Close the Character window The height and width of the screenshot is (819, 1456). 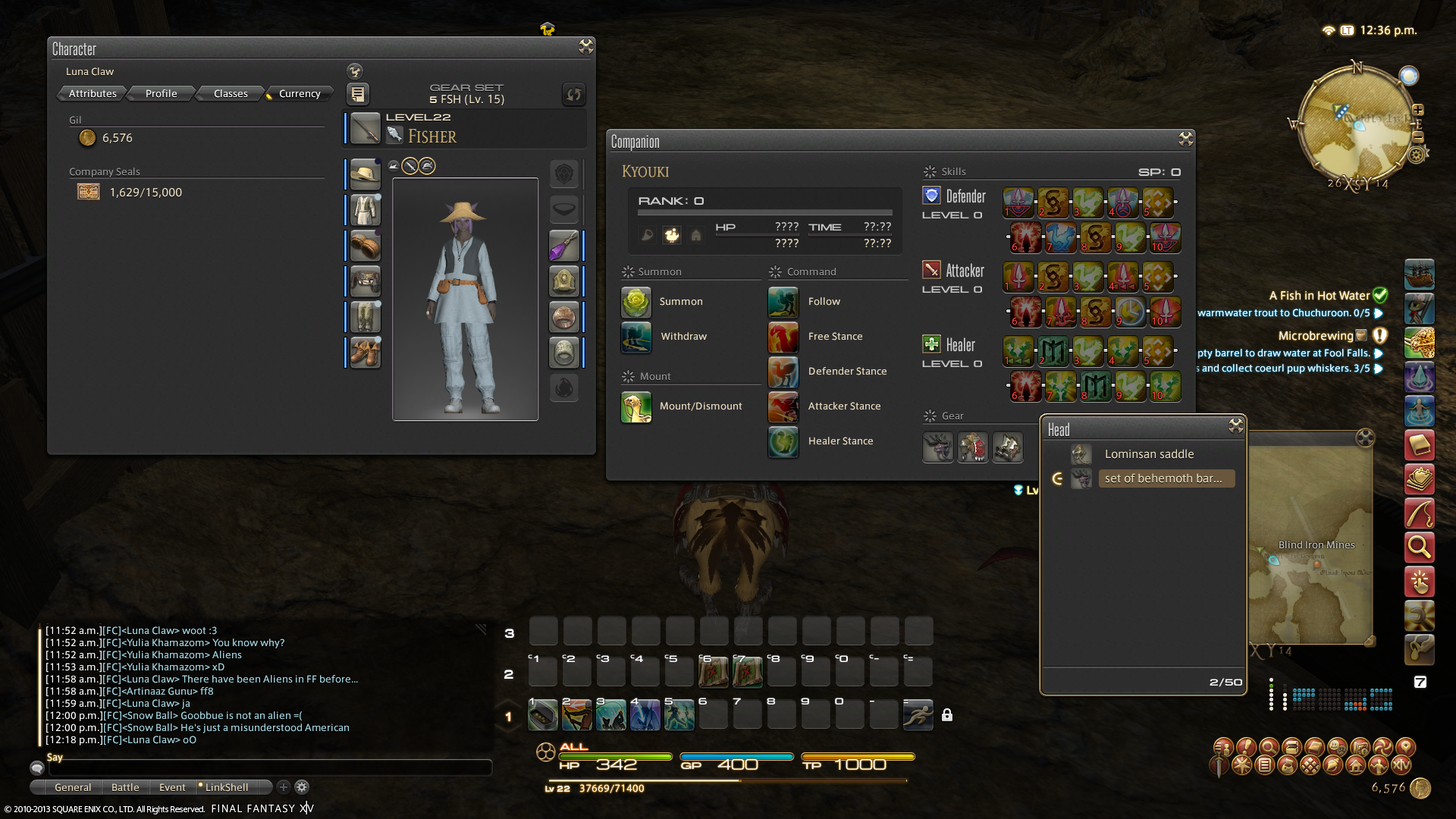coord(585,47)
